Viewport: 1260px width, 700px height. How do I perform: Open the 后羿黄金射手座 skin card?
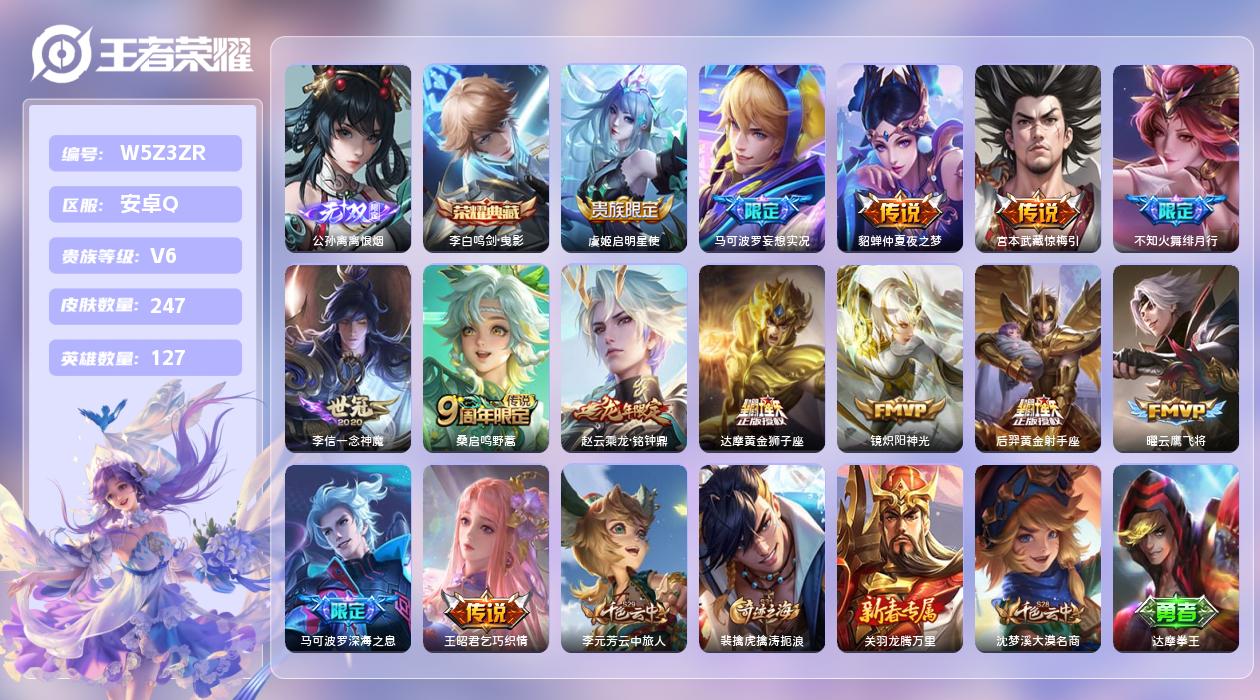(1038, 358)
